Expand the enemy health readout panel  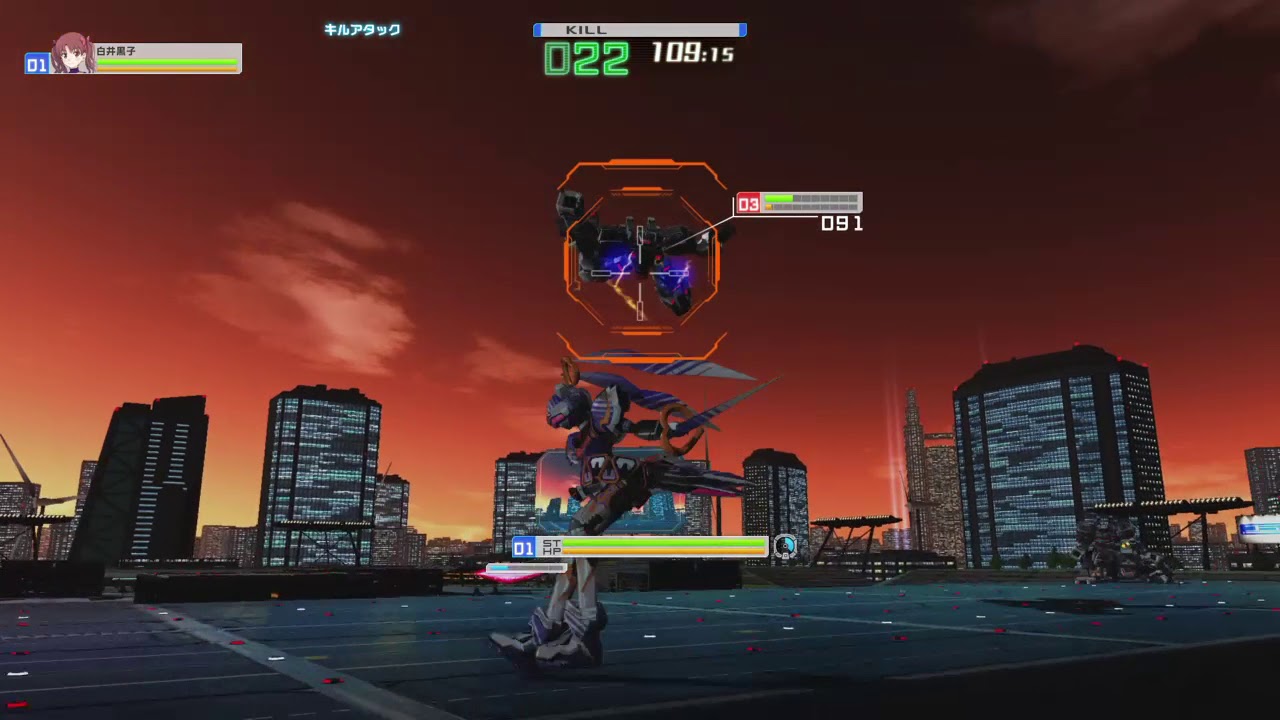(812, 202)
